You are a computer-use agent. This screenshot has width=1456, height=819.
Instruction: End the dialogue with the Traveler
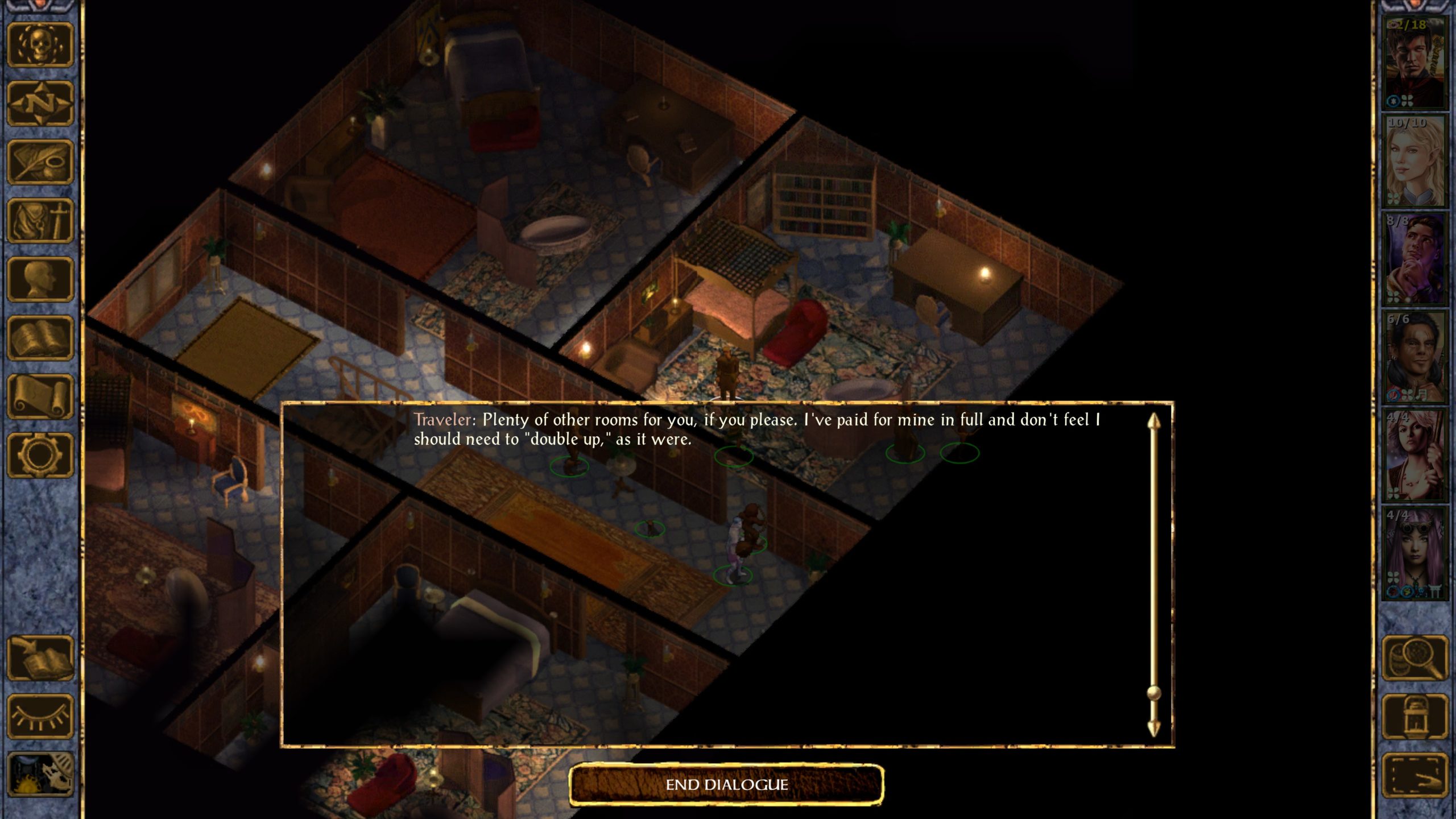coord(726,785)
